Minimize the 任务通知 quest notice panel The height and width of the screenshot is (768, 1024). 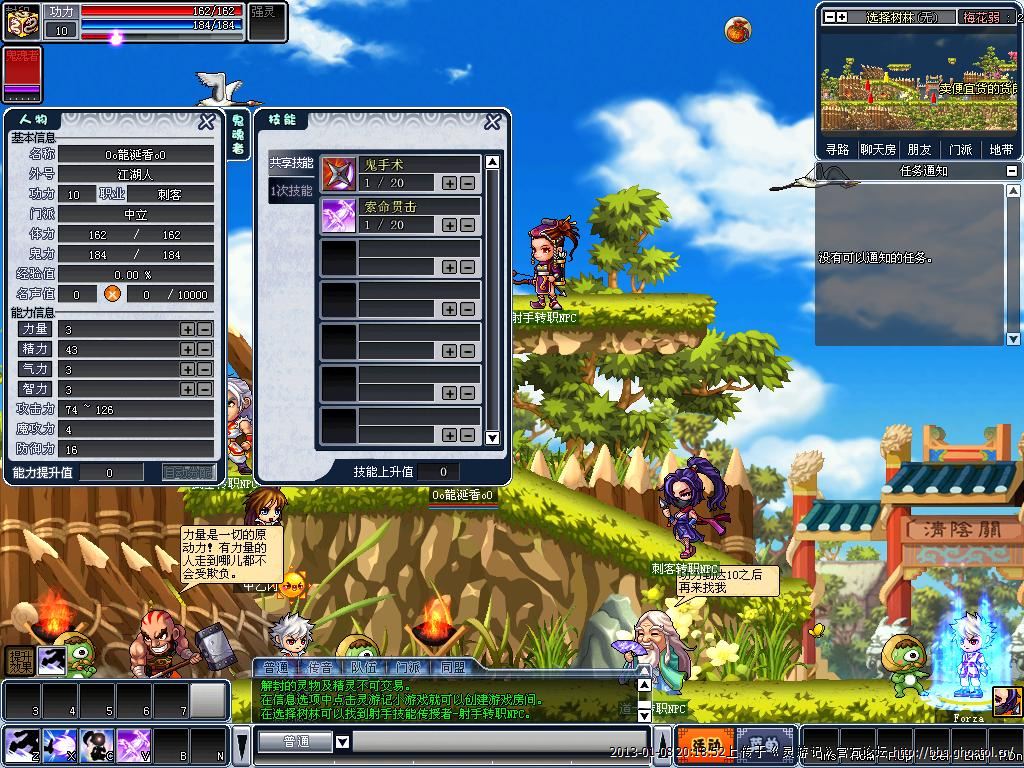(1012, 172)
